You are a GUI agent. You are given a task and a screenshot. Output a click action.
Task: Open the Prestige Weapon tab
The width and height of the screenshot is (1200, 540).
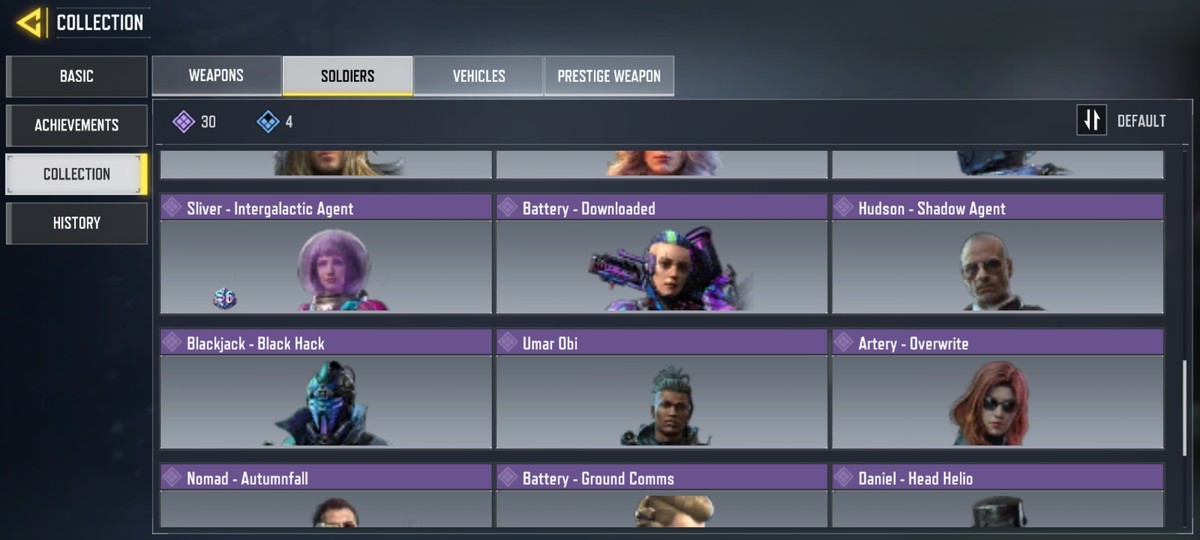click(609, 76)
